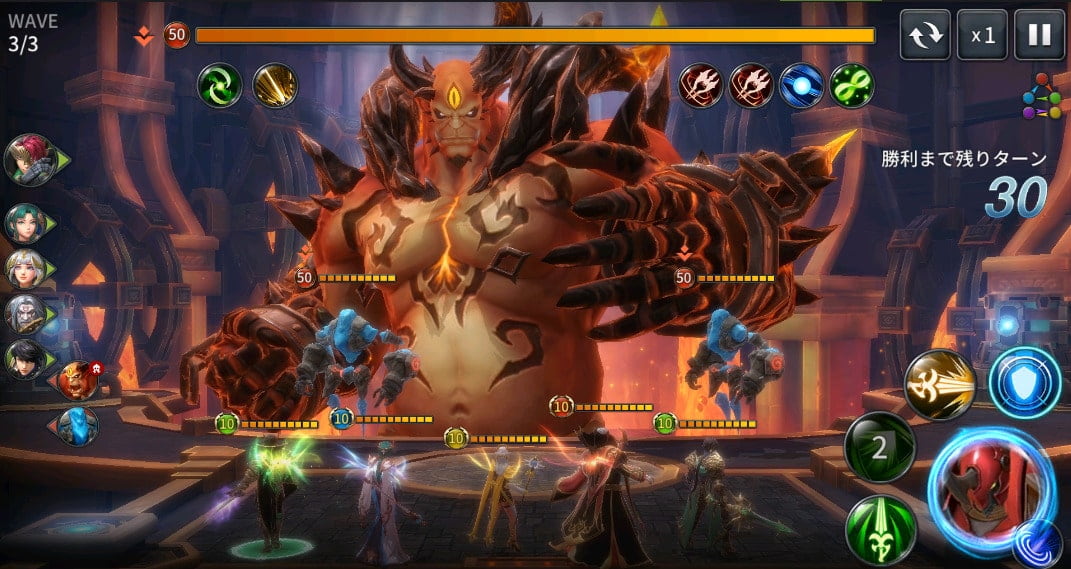This screenshot has width=1071, height=569.
Task: Activate the golden spear burst skill
Action: pyautogui.click(x=940, y=384)
